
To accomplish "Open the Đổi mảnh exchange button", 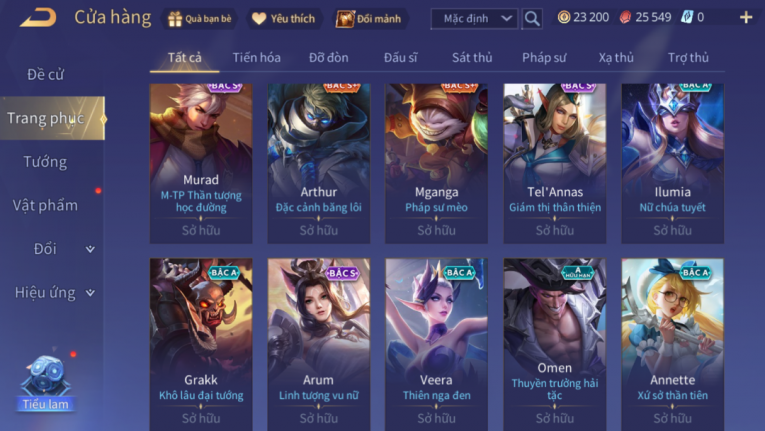I will pos(366,18).
